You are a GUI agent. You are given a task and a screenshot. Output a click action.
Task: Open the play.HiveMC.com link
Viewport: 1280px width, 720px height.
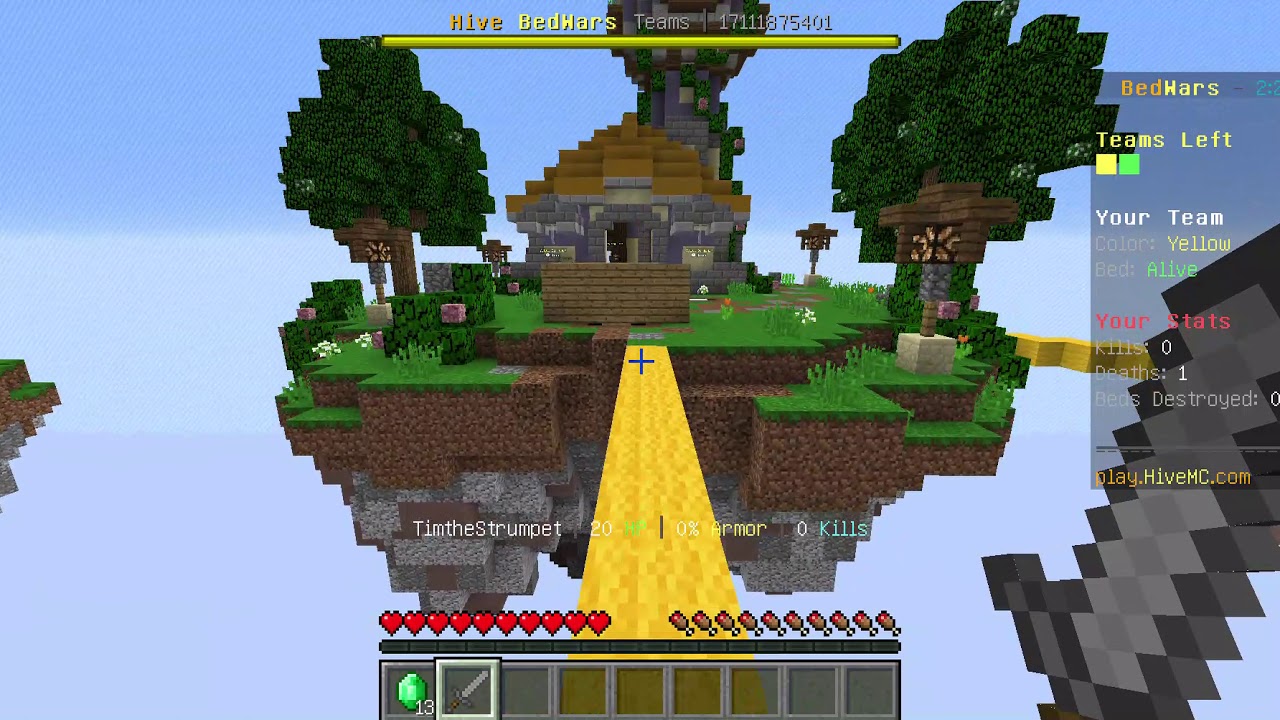pyautogui.click(x=1172, y=478)
